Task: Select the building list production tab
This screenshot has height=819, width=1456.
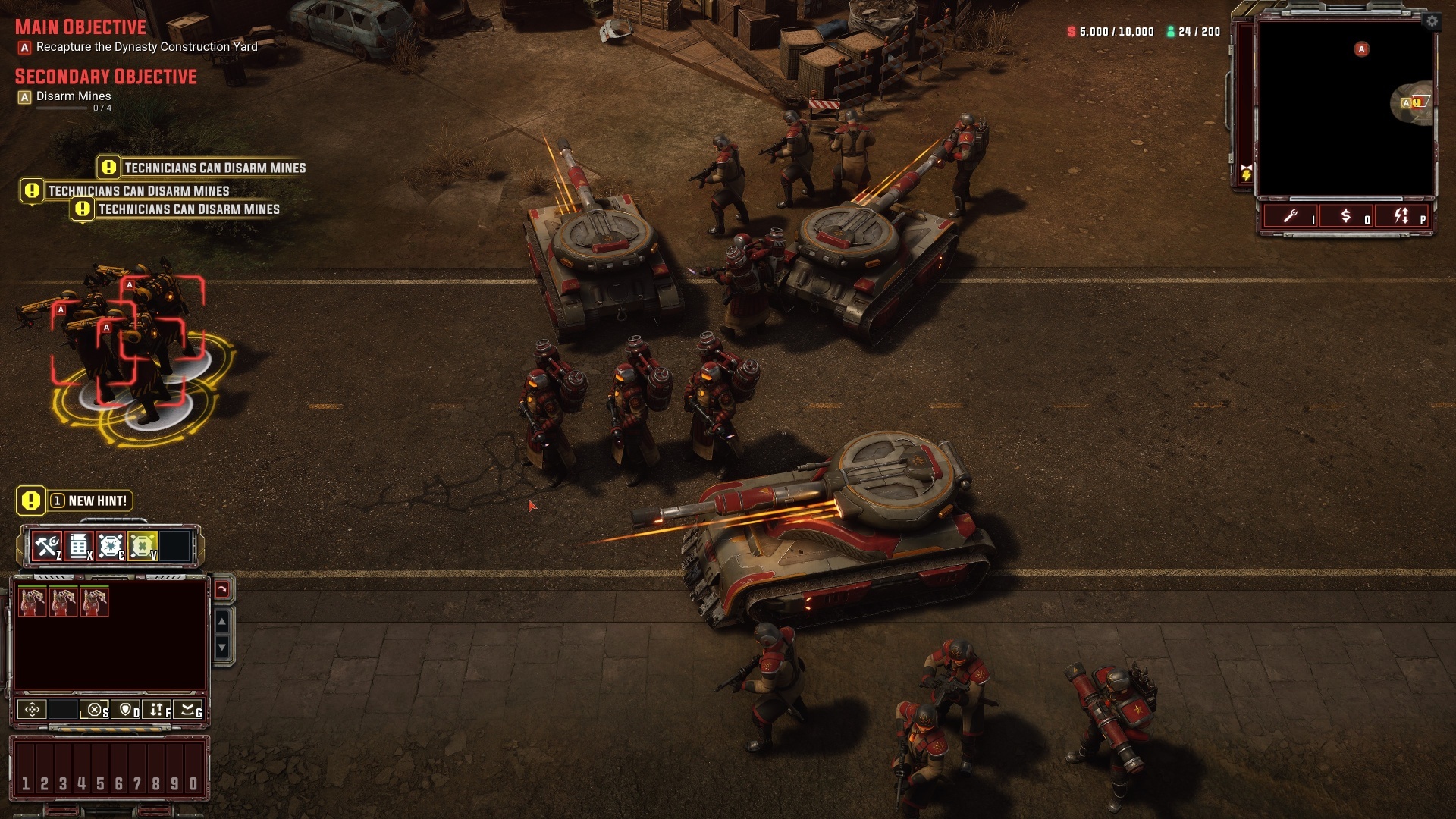Action: 79,546
